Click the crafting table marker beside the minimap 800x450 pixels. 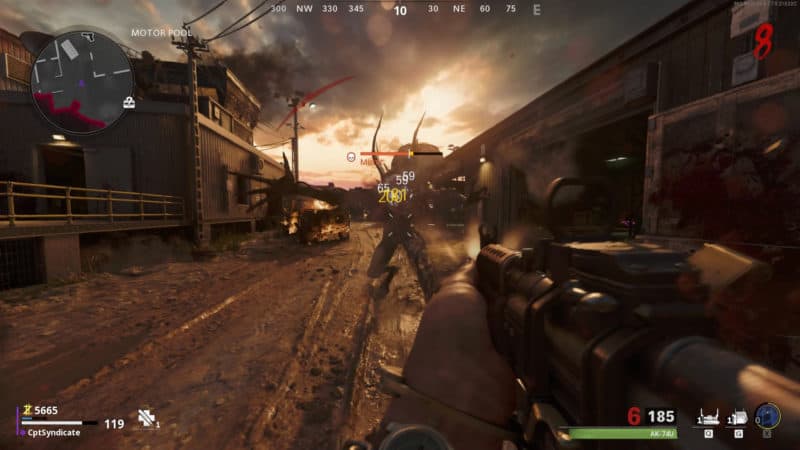point(129,102)
